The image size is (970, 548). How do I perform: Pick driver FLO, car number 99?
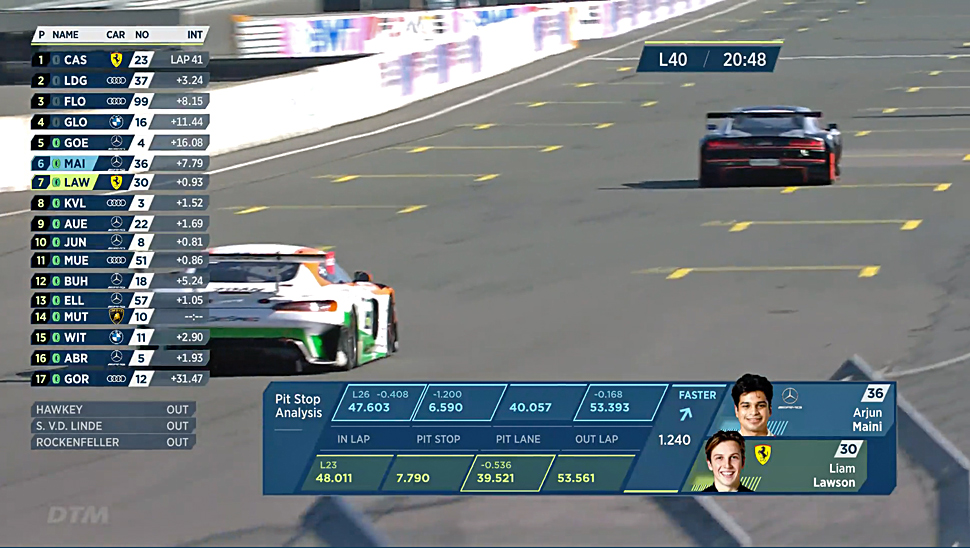point(120,101)
